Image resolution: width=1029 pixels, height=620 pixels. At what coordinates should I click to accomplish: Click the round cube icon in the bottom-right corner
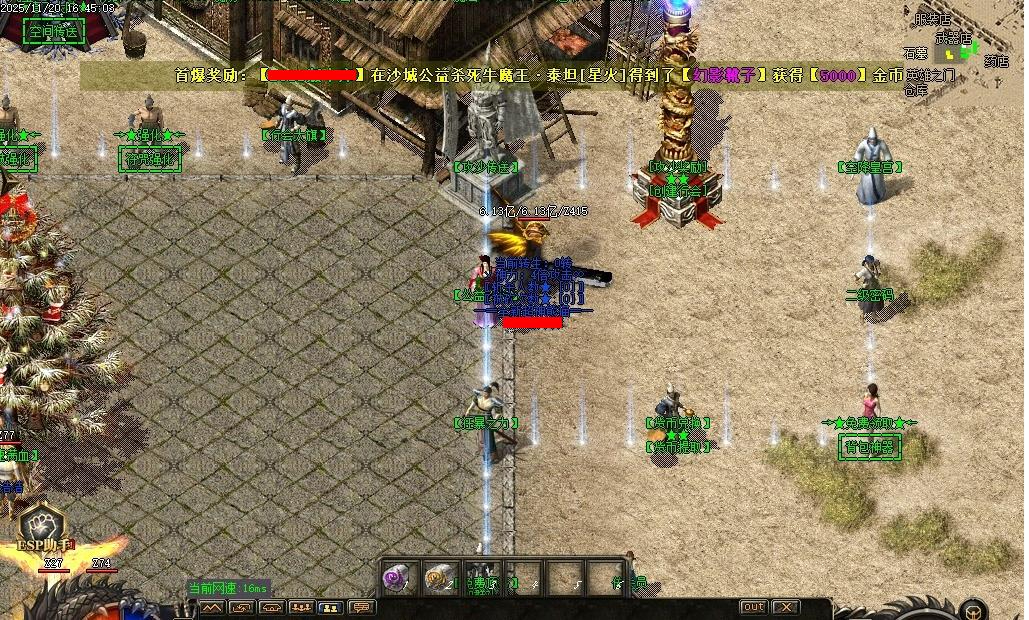coord(971,609)
